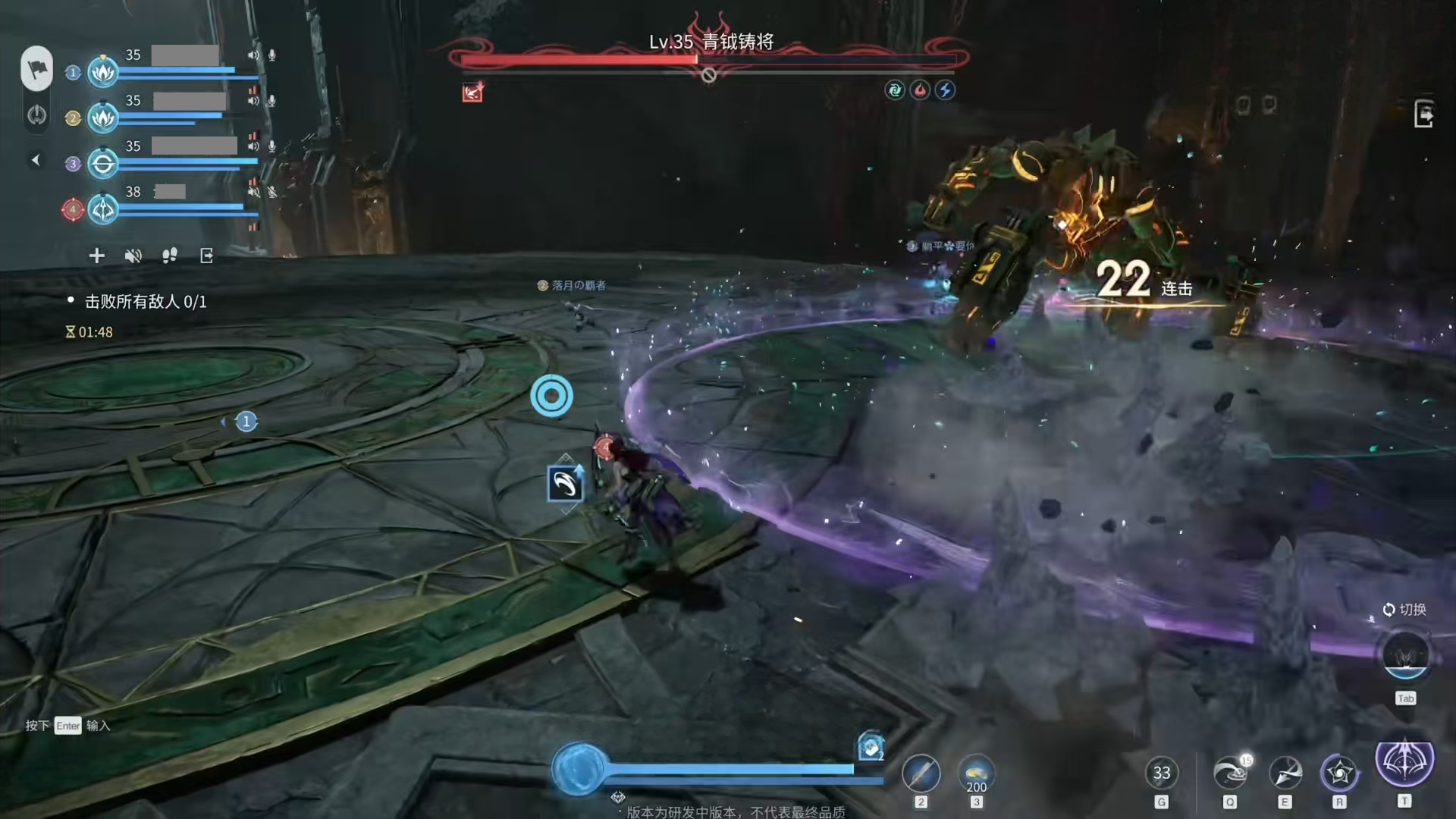Collapse the party panel with the arrow
This screenshot has height=819, width=1456.
tap(35, 160)
